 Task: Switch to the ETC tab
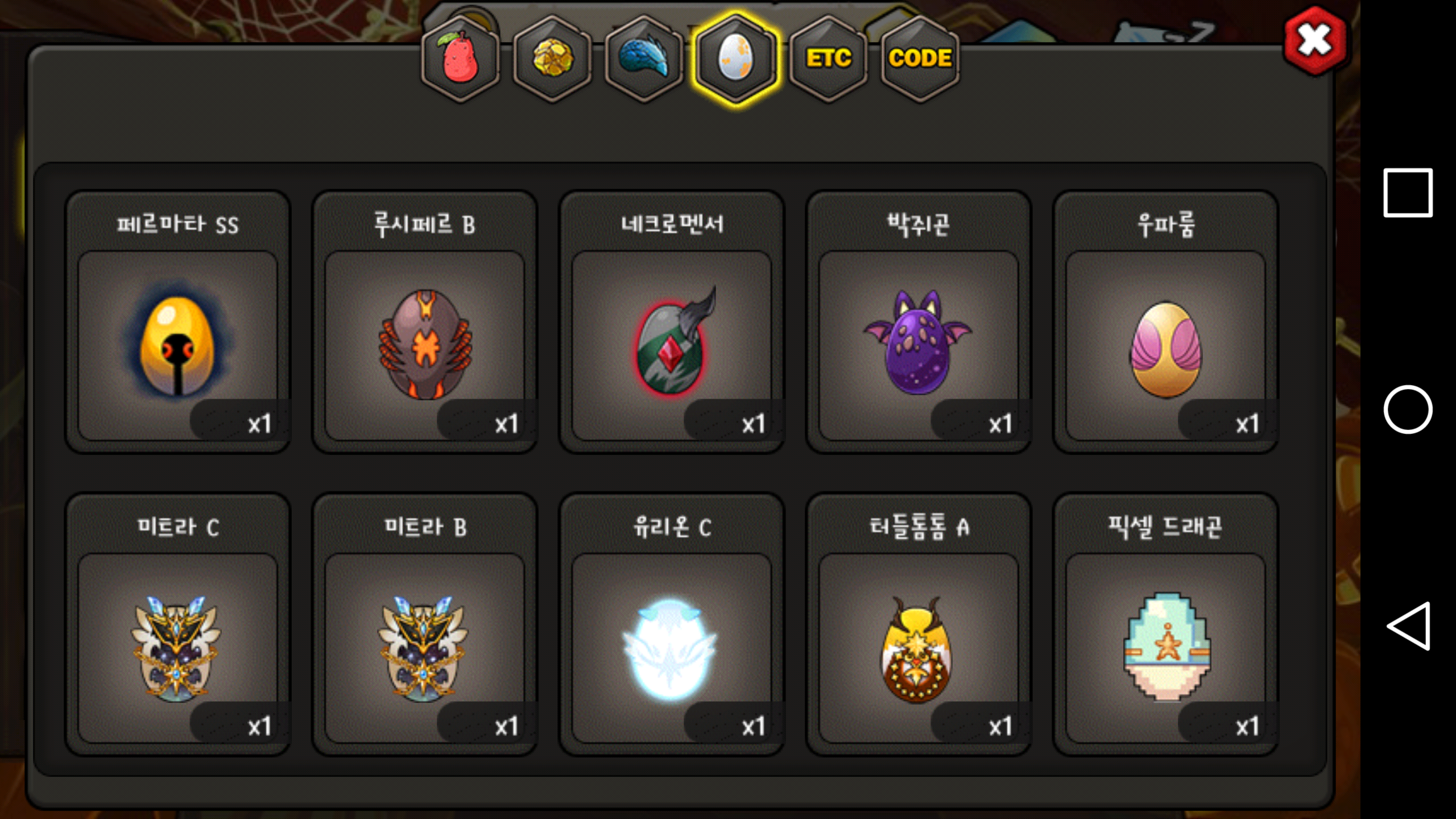[x=828, y=59]
